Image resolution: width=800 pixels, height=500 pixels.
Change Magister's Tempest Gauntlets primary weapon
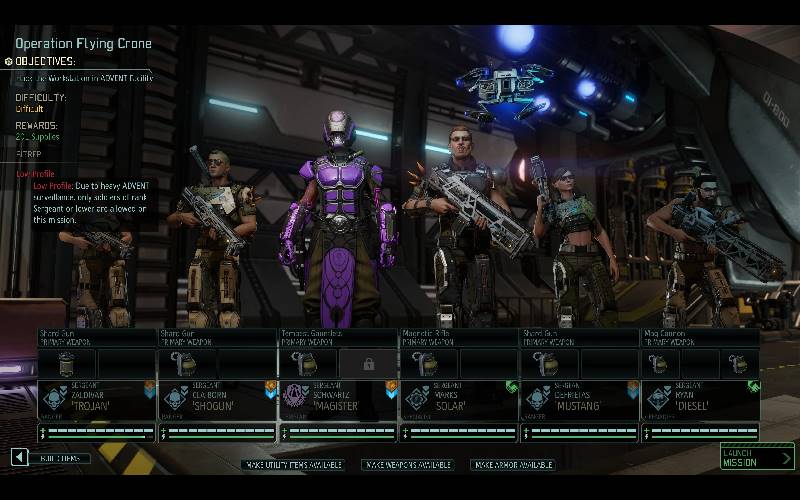(x=338, y=337)
